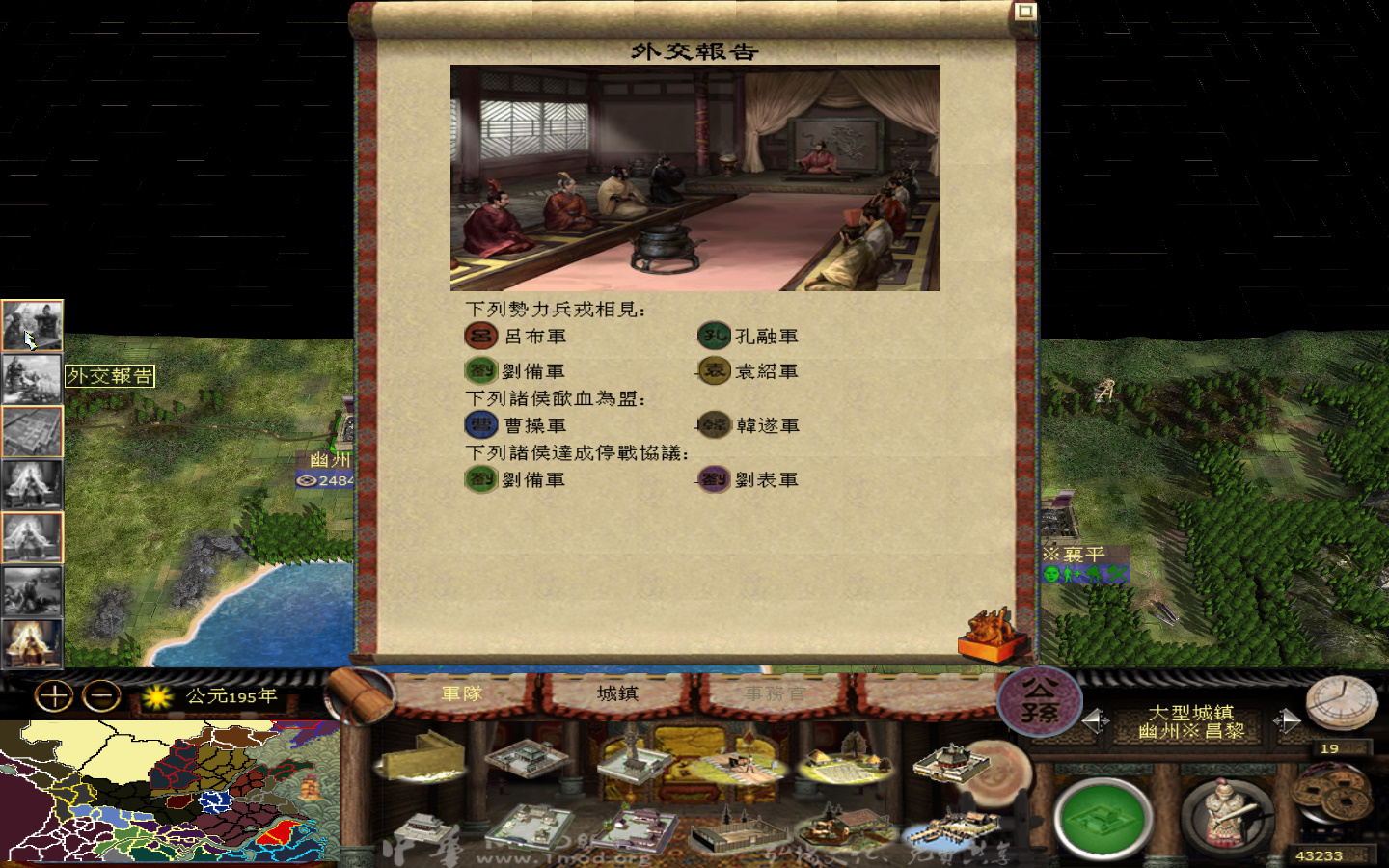Click the Gongsun faction portrait medallion
This screenshot has height=868, width=1389.
click(x=1042, y=700)
